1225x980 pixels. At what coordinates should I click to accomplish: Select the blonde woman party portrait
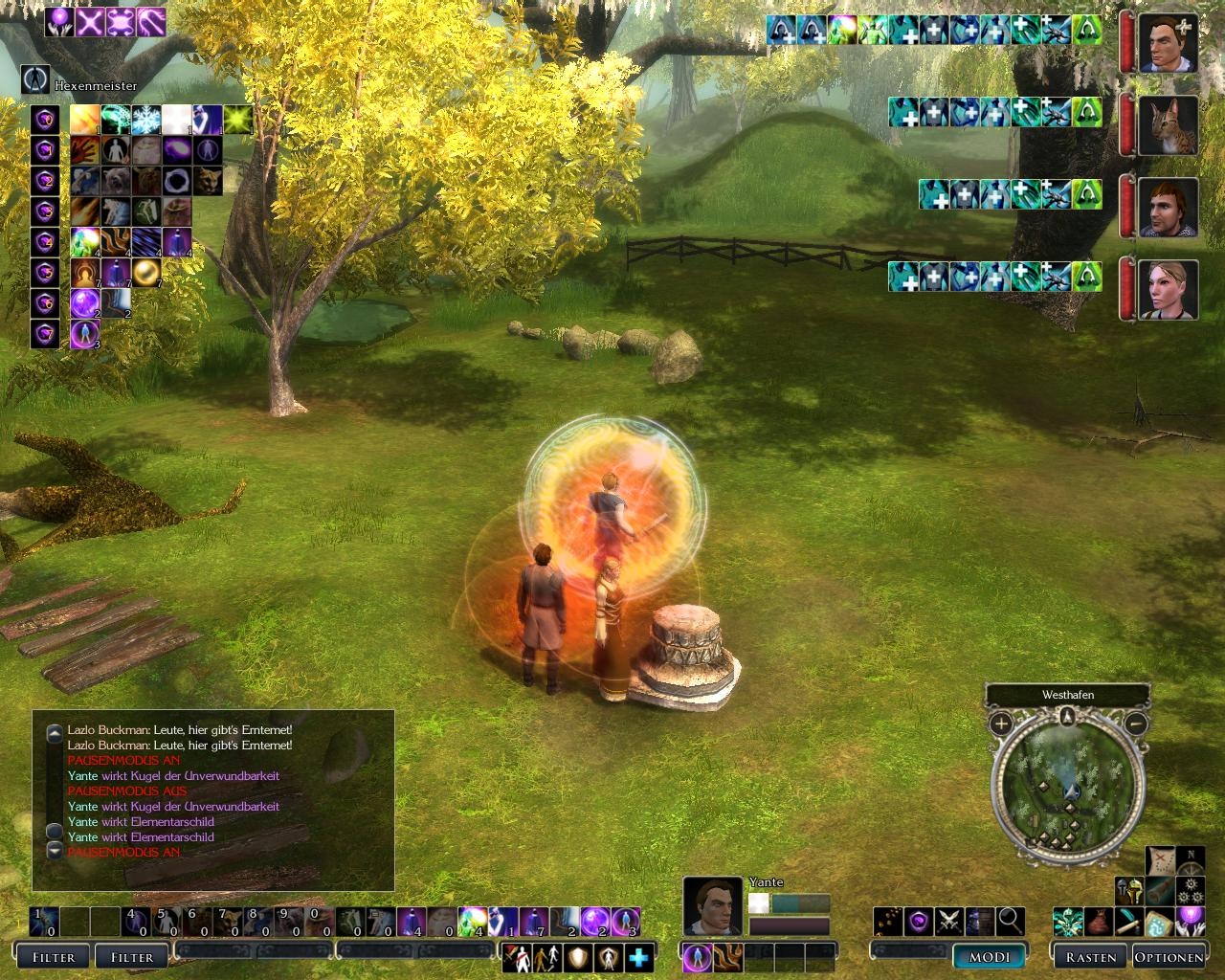coord(1169,290)
